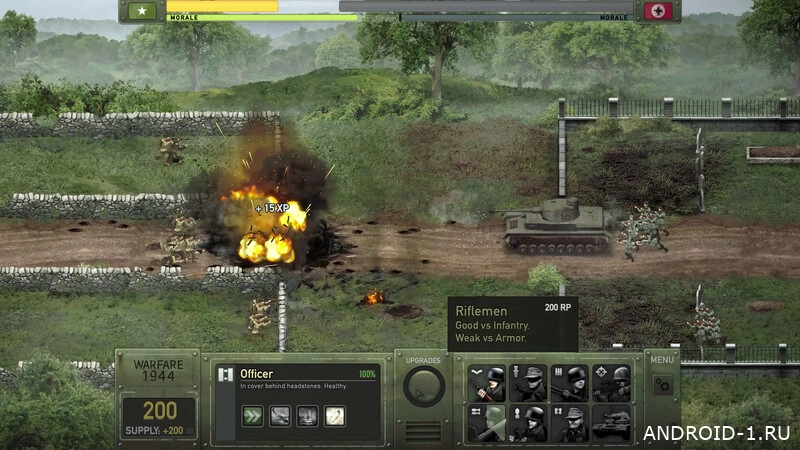Select the tank unit to deploy

tap(611, 424)
